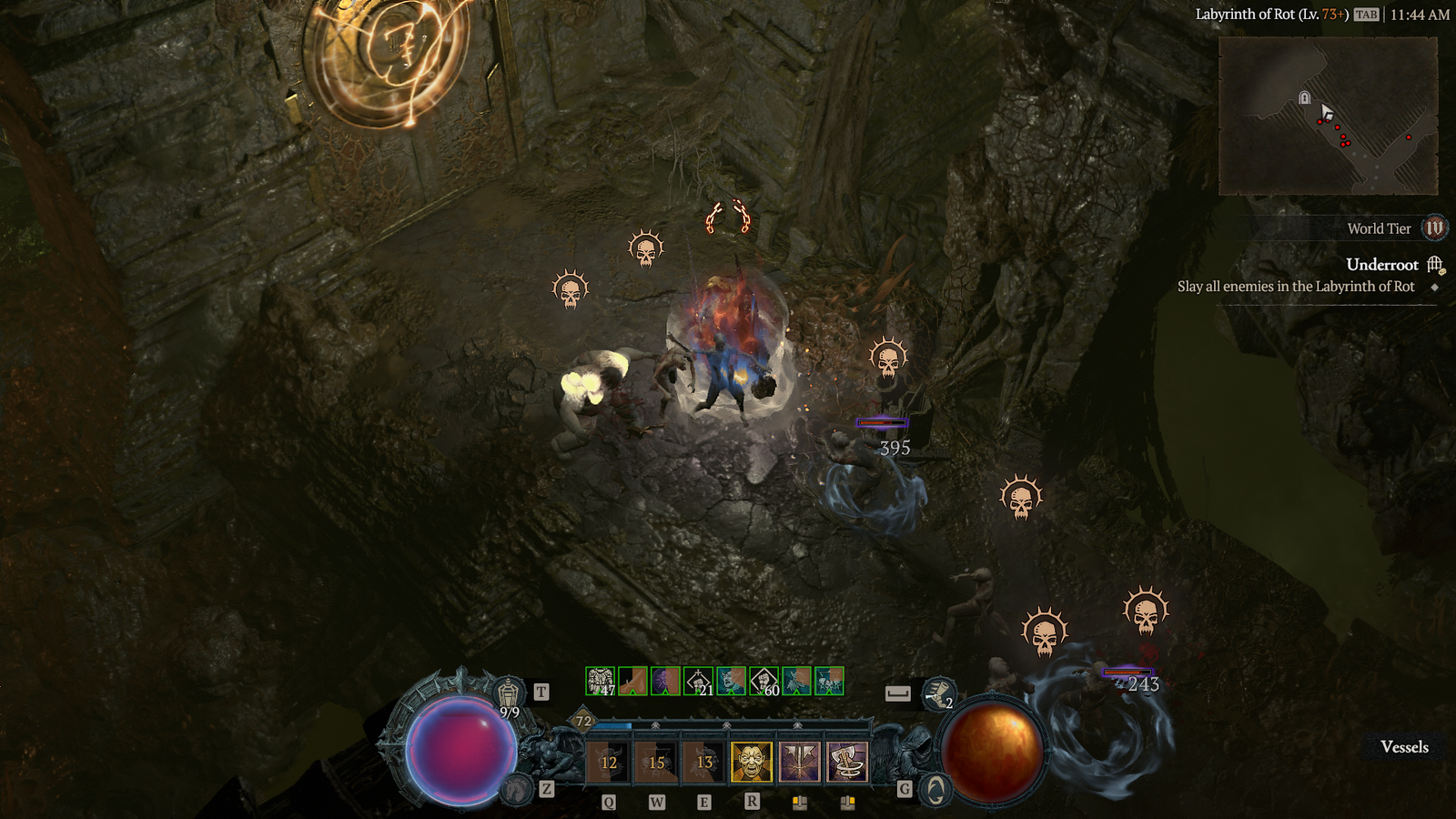This screenshot has width=1456, height=819.
Task: Select the Underroot dungeon objective tracker
Action: (1381, 265)
